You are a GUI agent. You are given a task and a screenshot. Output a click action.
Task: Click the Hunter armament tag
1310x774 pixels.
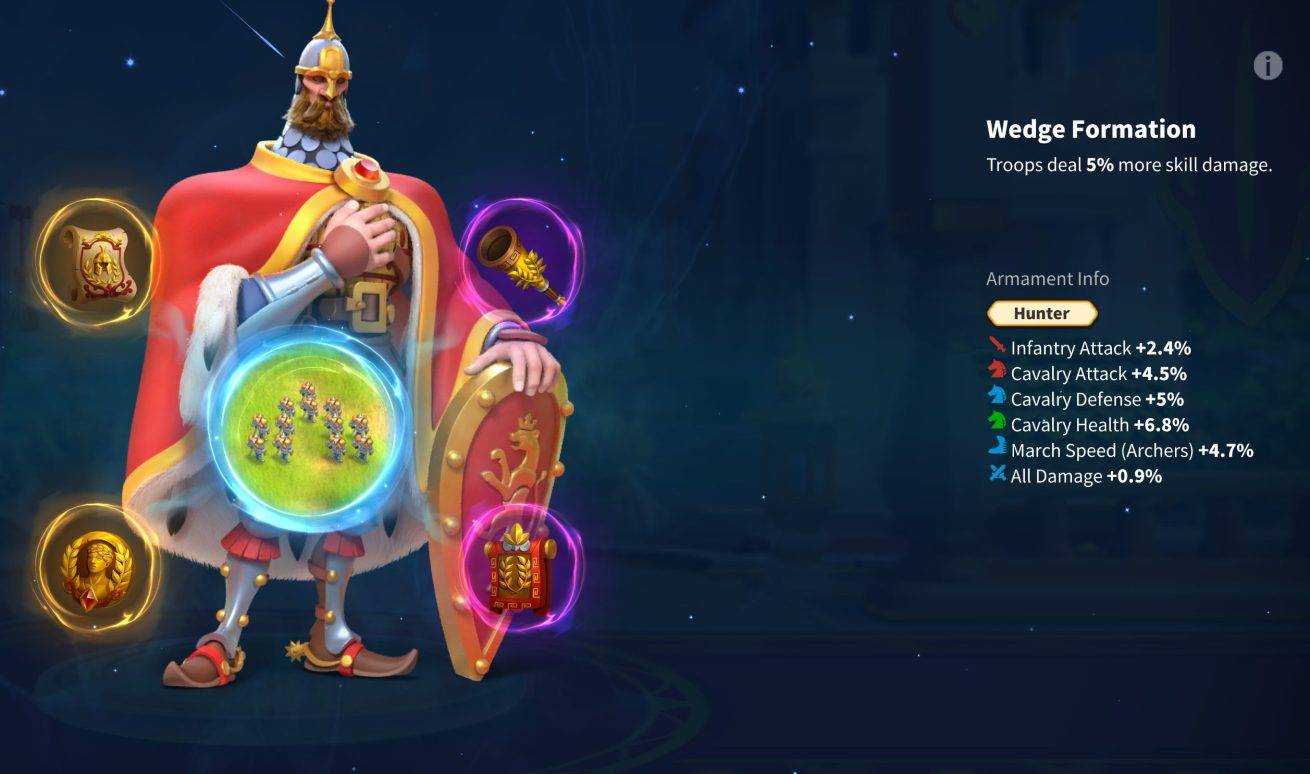(1042, 313)
